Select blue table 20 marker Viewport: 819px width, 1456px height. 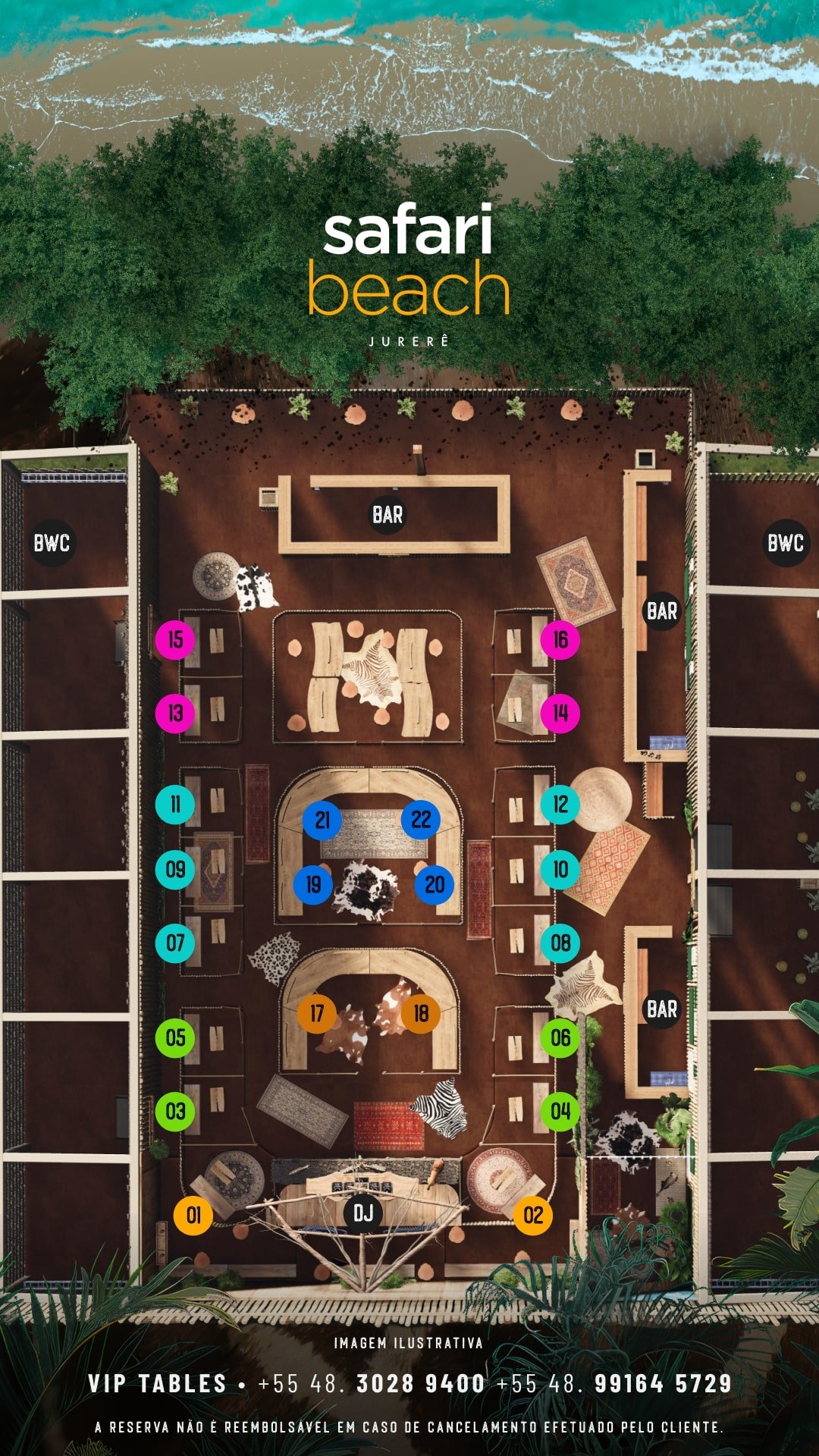point(435,884)
